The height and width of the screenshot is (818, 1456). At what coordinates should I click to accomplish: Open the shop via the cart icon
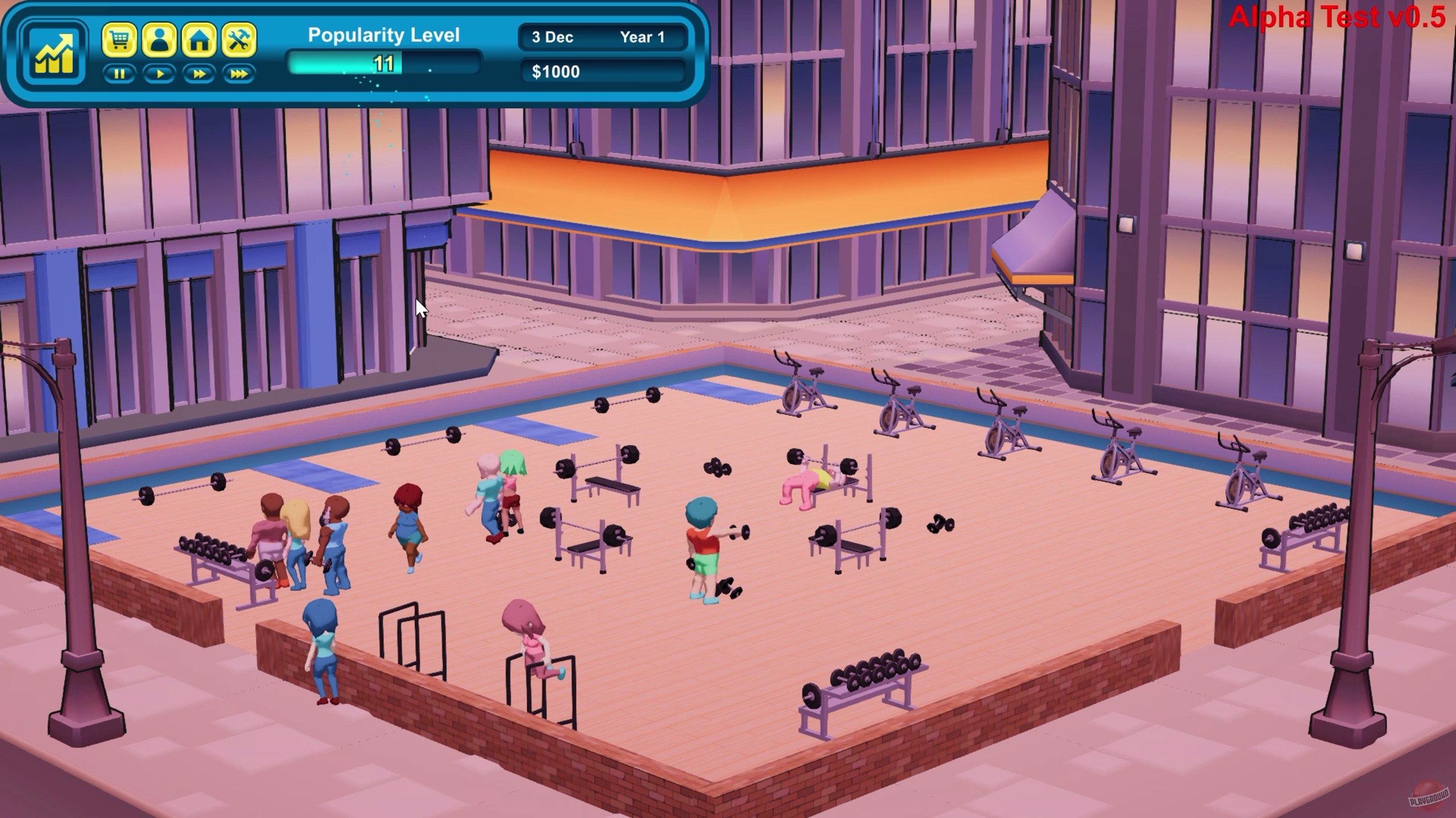[121, 40]
